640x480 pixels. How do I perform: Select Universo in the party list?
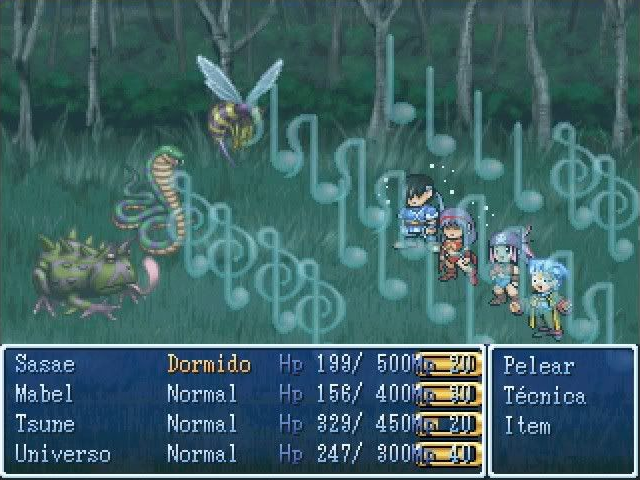point(62,454)
